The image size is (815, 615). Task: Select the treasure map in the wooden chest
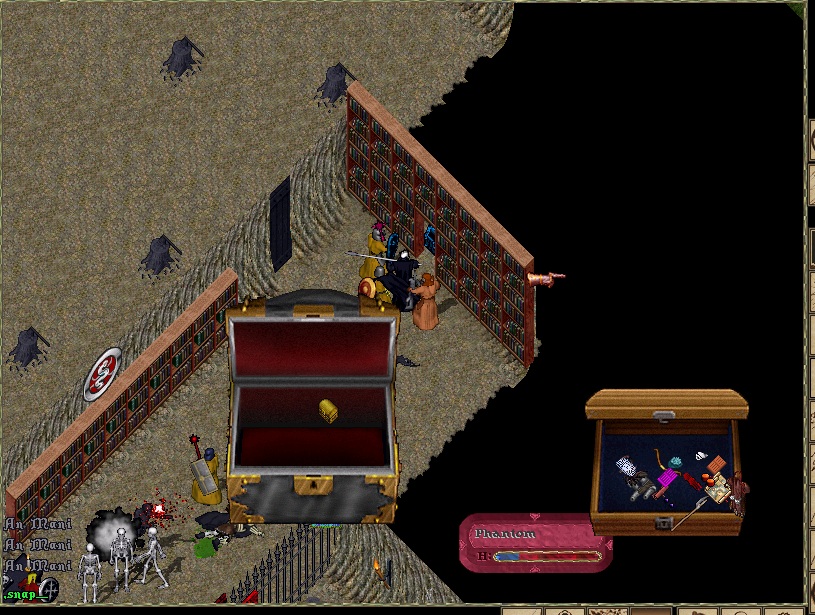[718, 489]
